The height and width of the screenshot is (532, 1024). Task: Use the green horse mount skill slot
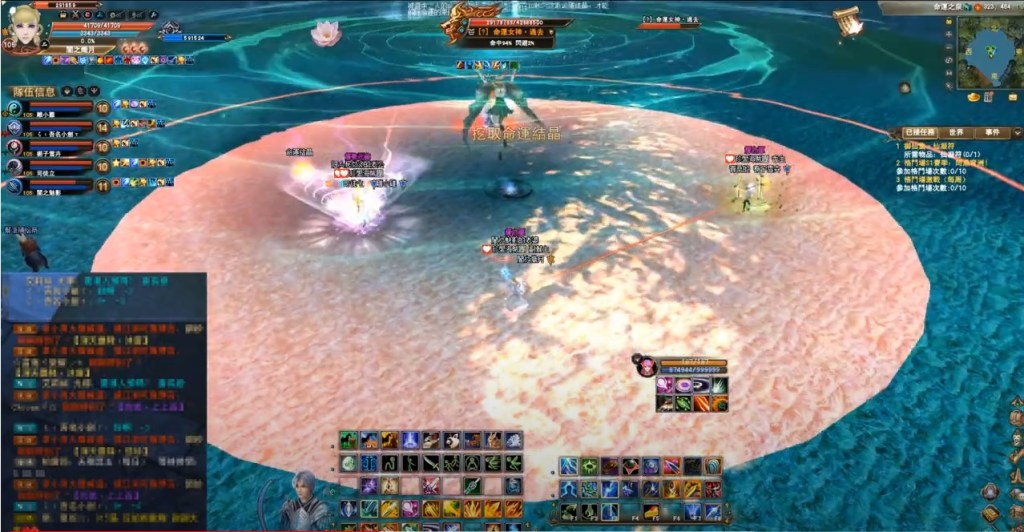click(348, 440)
